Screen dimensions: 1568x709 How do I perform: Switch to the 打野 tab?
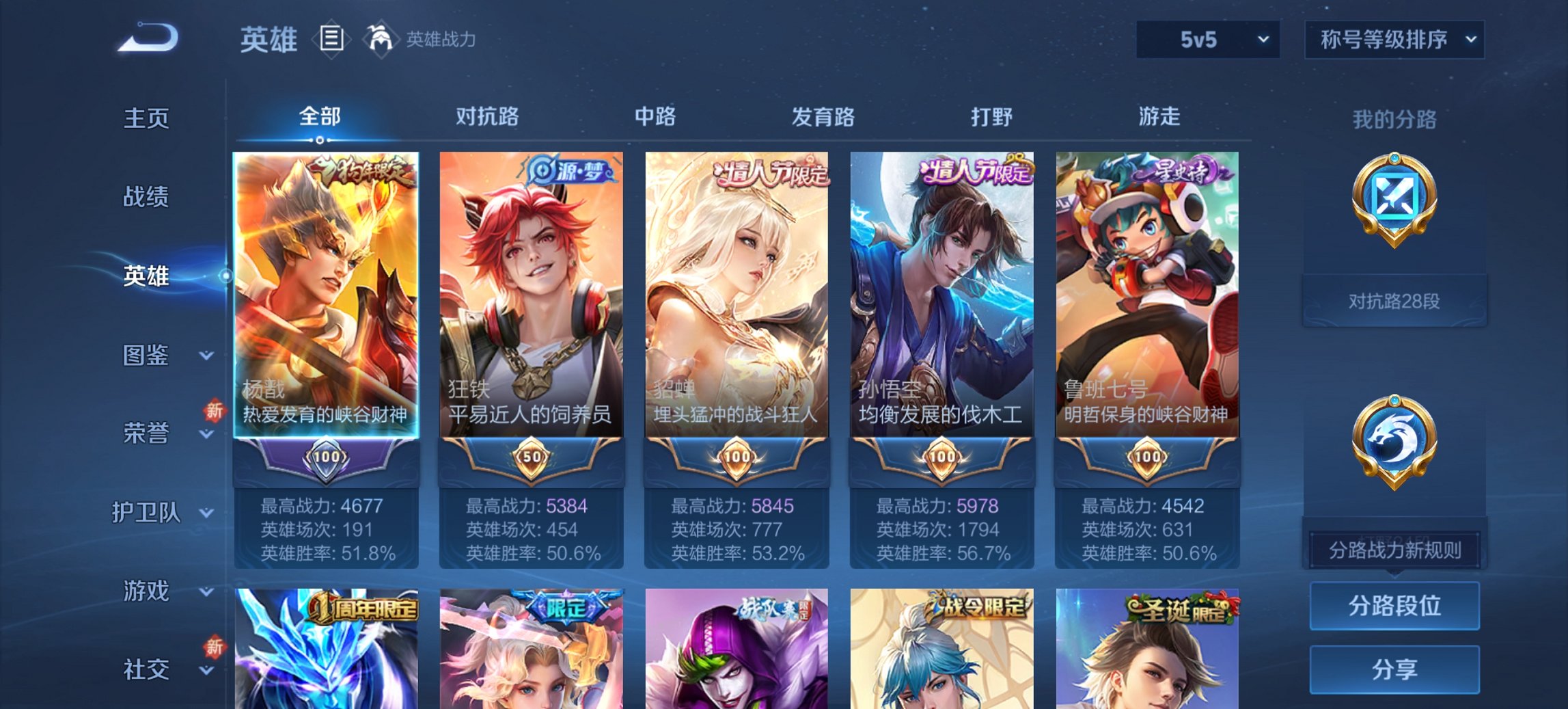click(991, 117)
